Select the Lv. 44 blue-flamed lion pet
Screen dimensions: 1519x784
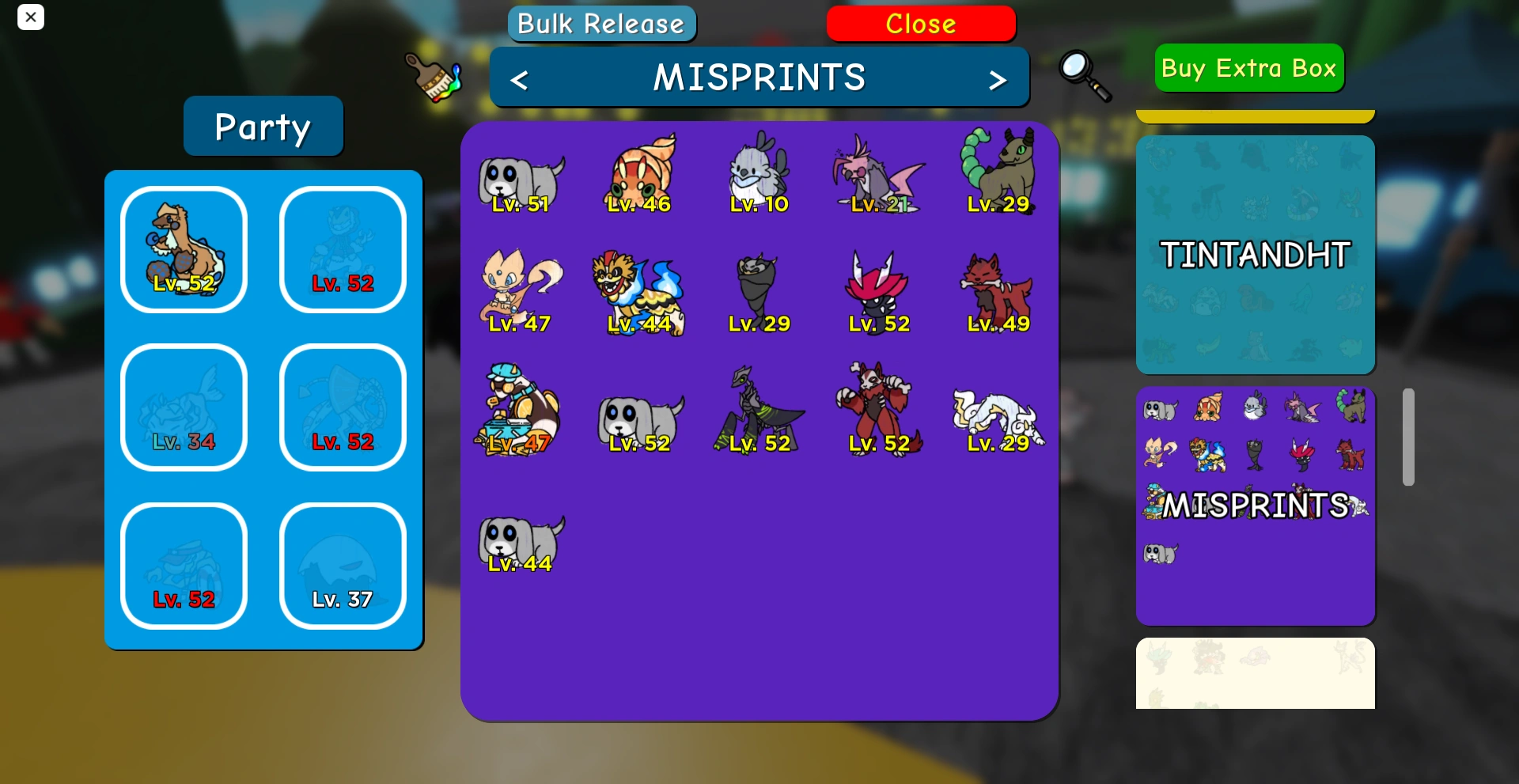(x=639, y=293)
